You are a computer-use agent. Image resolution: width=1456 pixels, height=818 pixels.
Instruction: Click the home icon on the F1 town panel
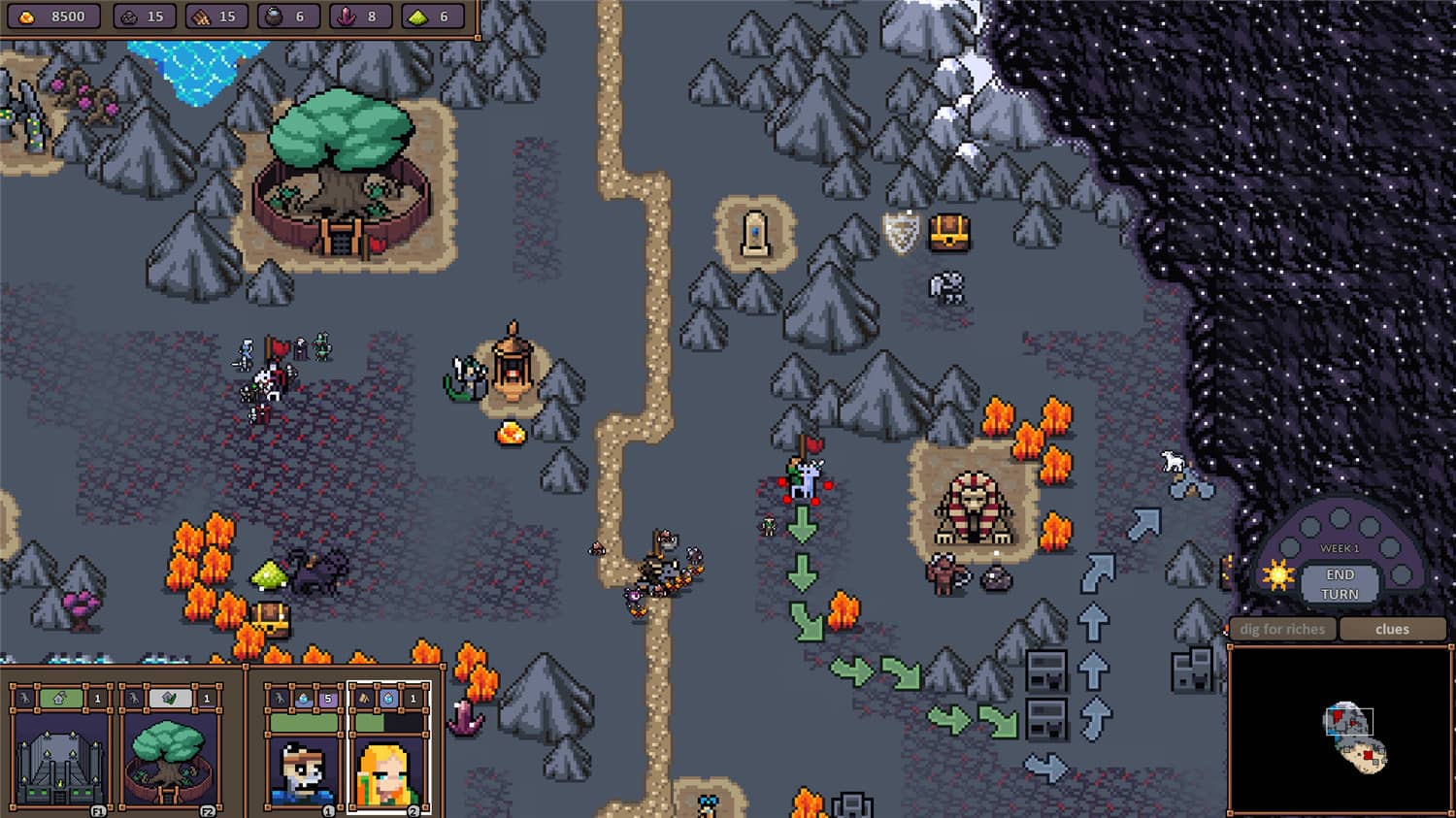(59, 699)
